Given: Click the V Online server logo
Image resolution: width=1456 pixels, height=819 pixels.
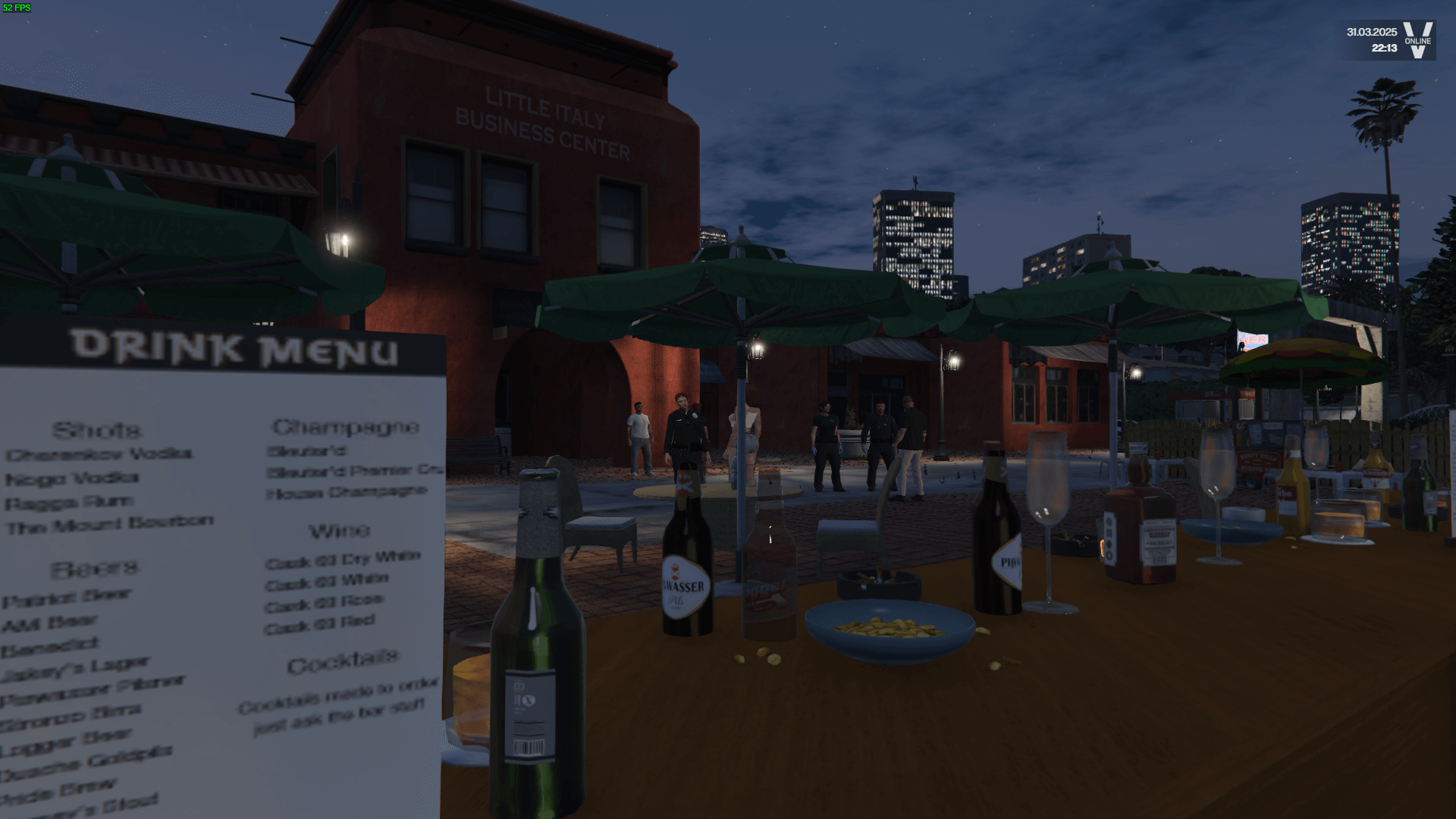Looking at the screenshot, I should click(1417, 40).
